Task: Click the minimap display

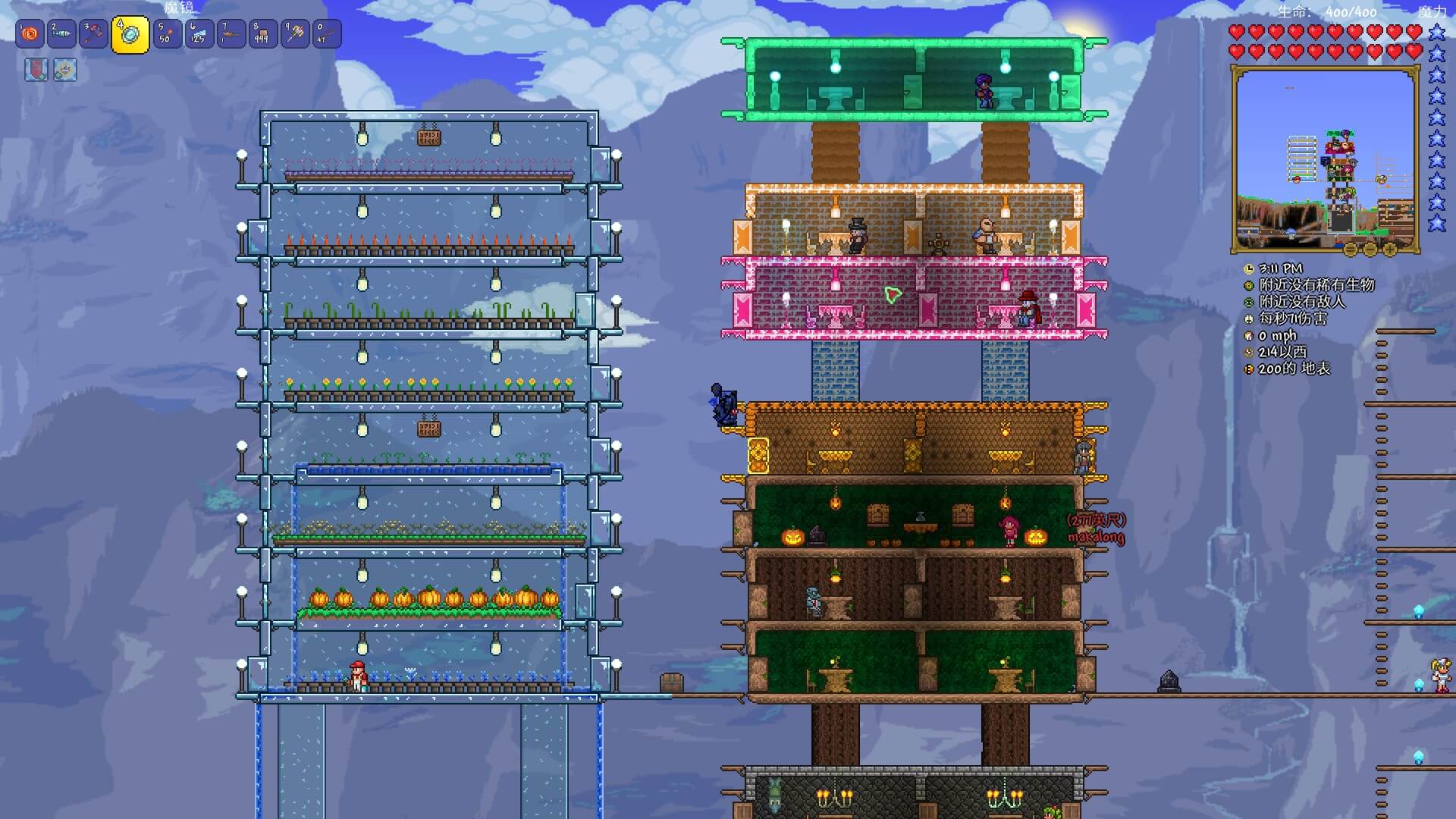Action: 1325,159
